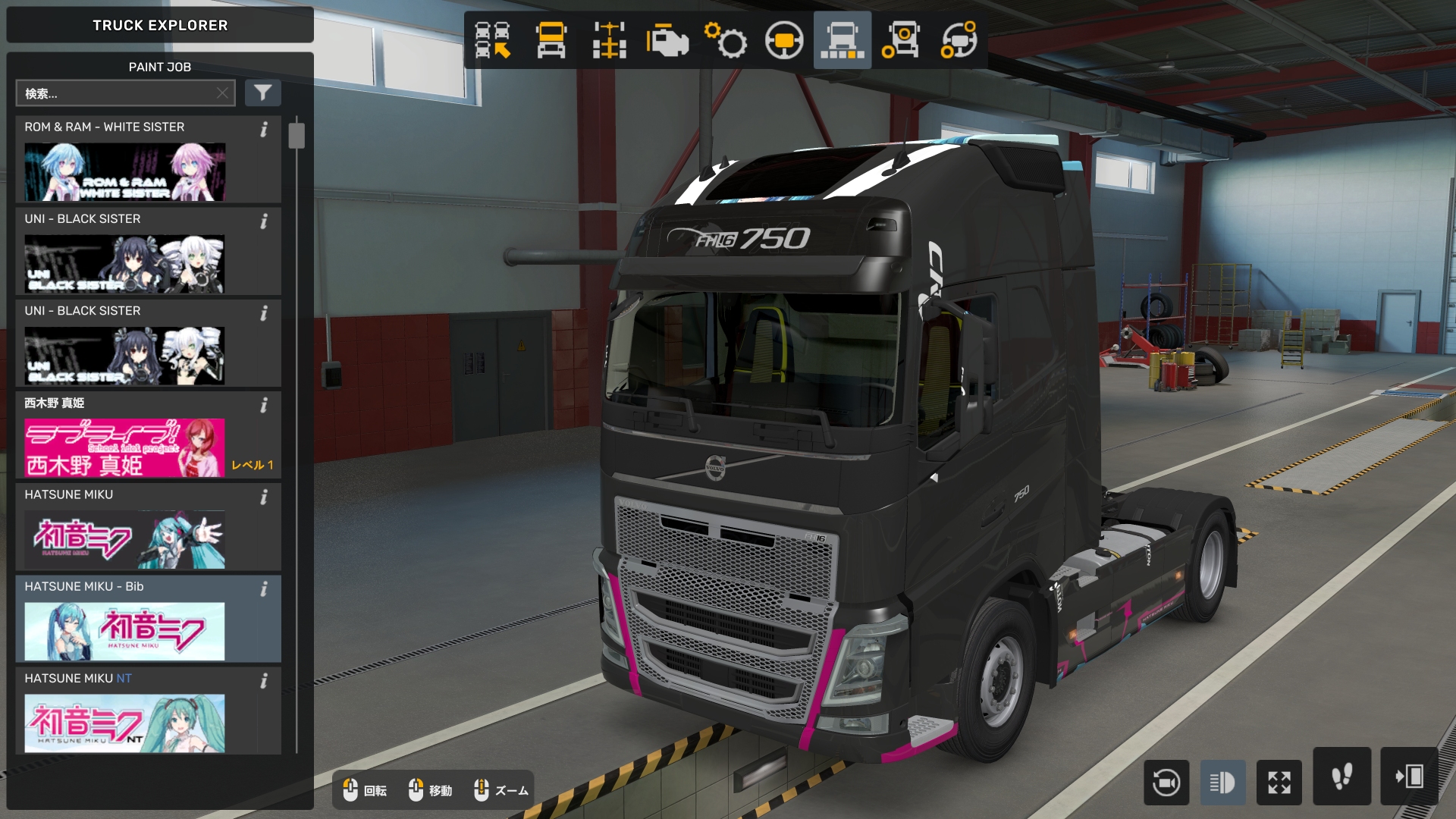Select the highlighted paint job toolbar tab
Viewport: 1456px width, 819px height.
point(842,42)
